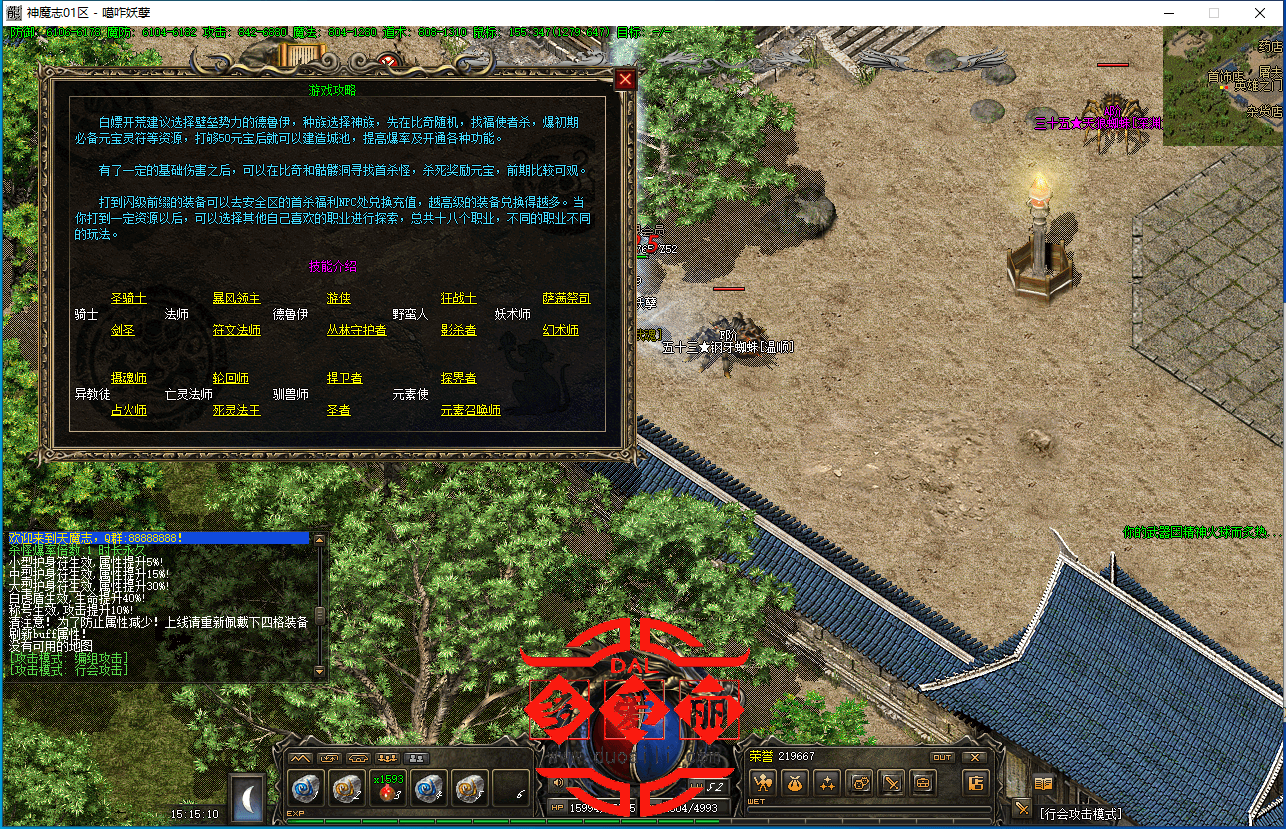The height and width of the screenshot is (829, 1286).
Task: Open the 幻术师 skill link
Action: [560, 330]
